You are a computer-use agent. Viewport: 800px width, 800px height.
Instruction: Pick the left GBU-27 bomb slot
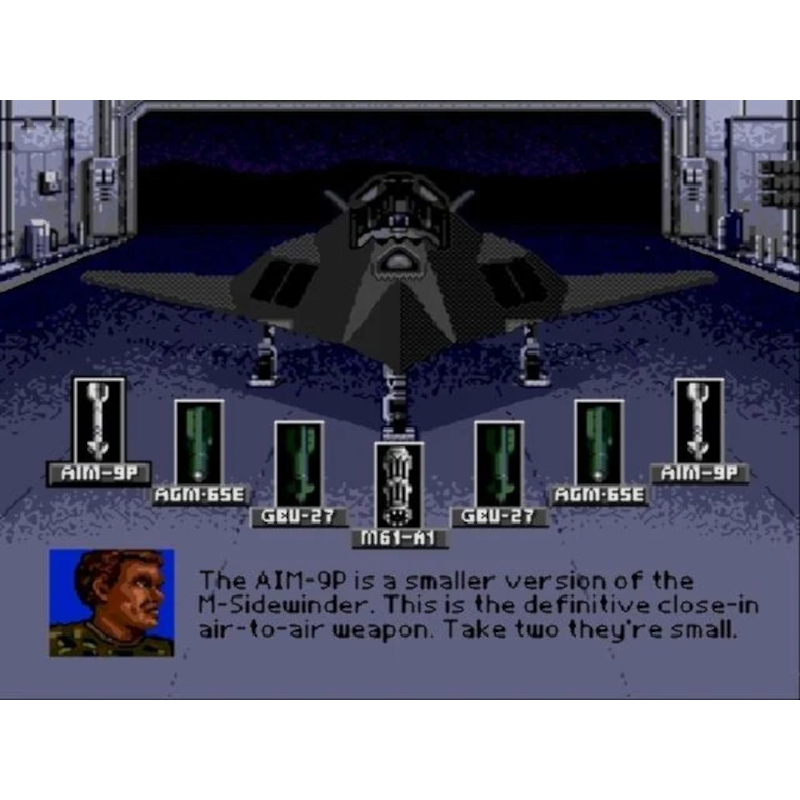[x=299, y=464]
